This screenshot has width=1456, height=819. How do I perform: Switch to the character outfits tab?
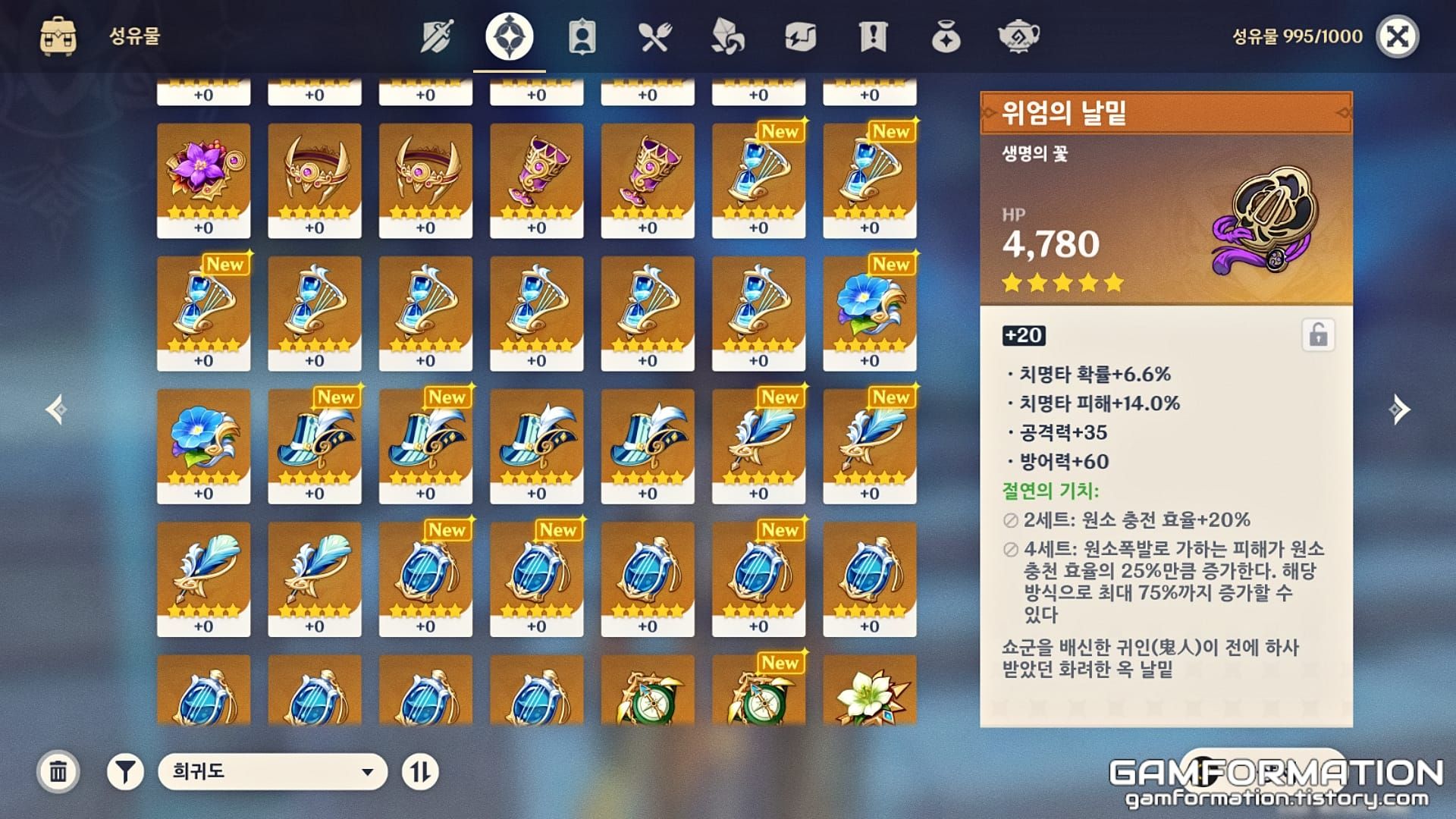click(x=584, y=34)
